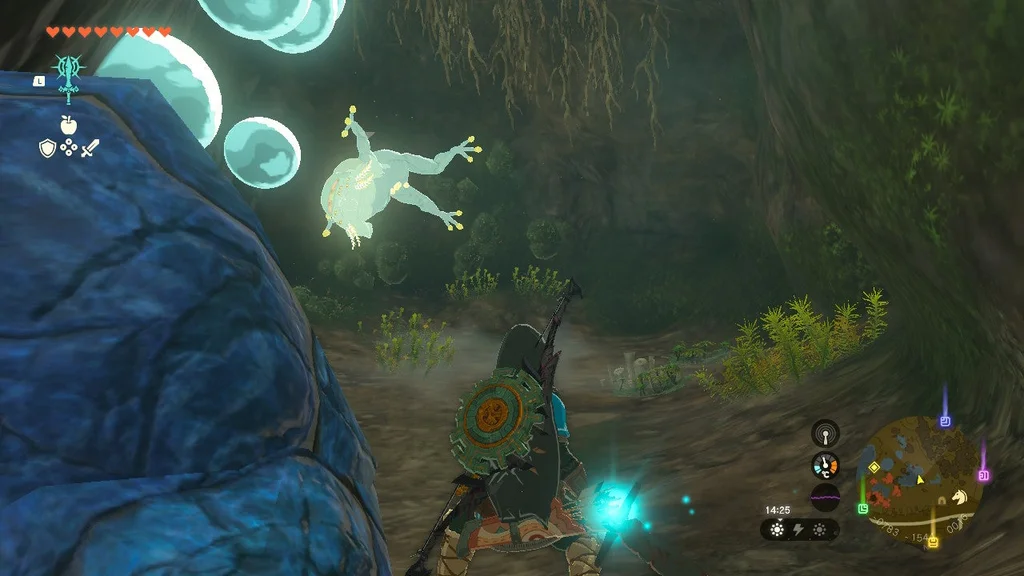
Task: Select the green map pin marker
Action: click(x=862, y=508)
